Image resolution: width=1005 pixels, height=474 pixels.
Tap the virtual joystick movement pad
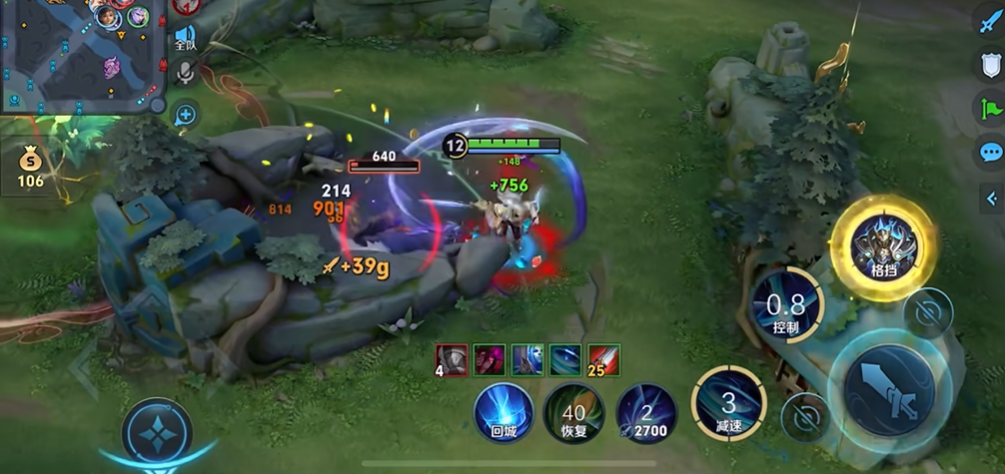[x=156, y=434]
